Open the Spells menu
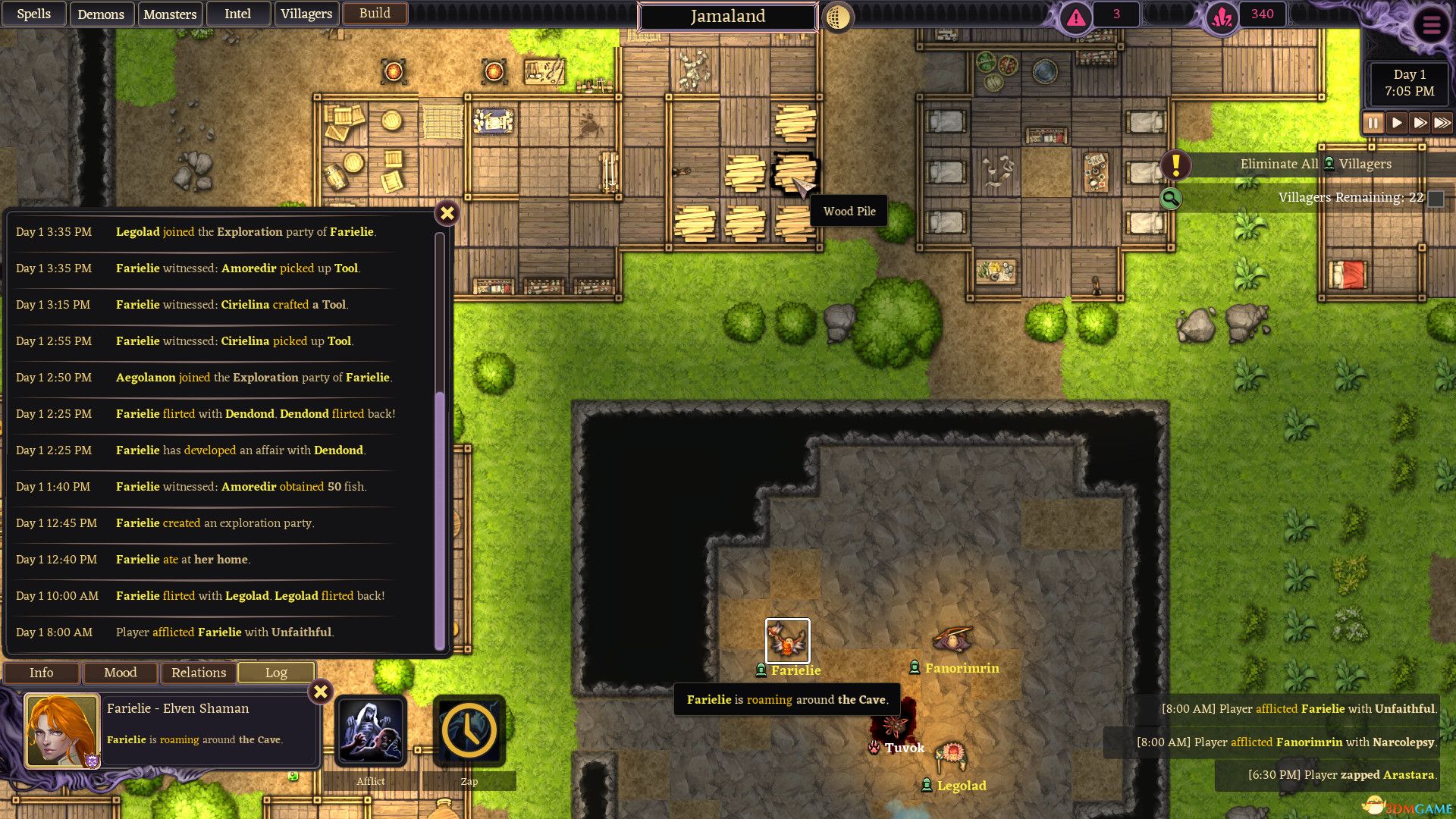This screenshot has width=1456, height=819. (x=33, y=13)
